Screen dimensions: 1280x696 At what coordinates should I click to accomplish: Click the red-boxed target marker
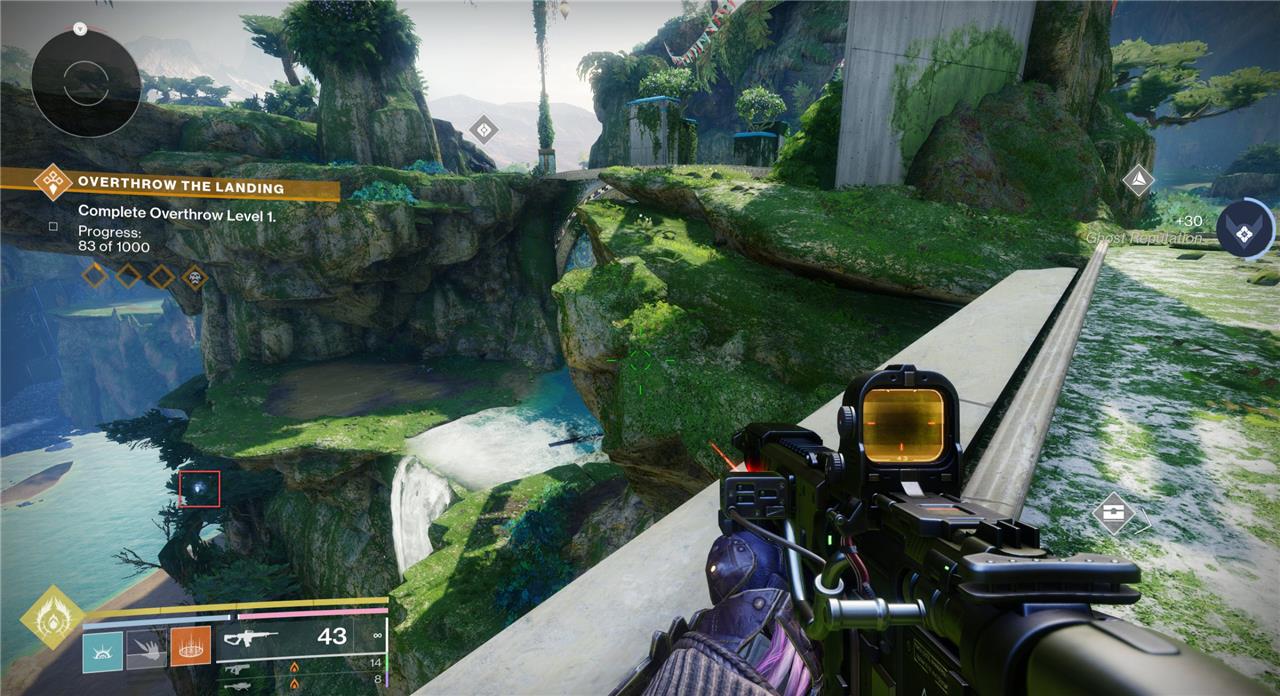point(200,488)
